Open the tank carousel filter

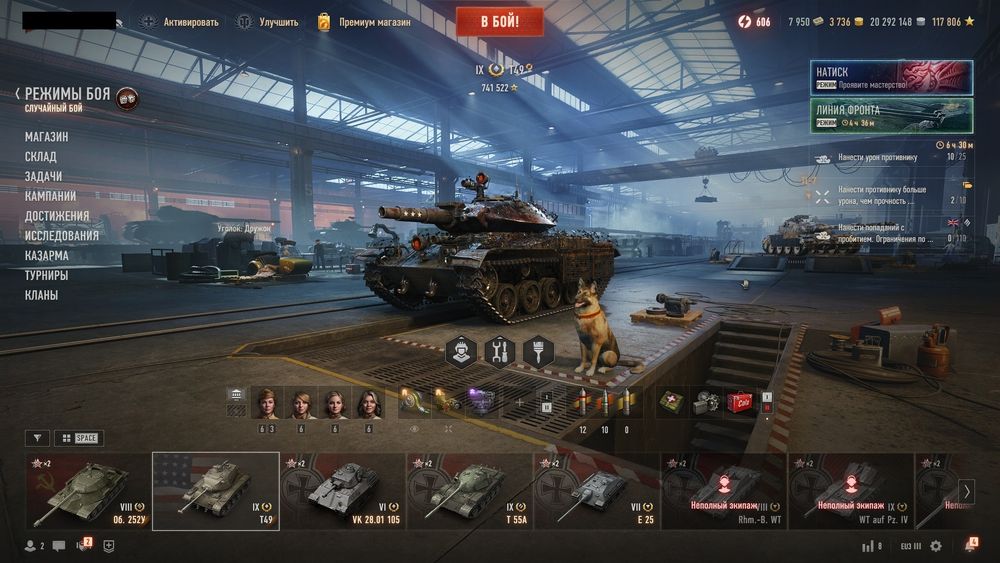tap(36, 438)
